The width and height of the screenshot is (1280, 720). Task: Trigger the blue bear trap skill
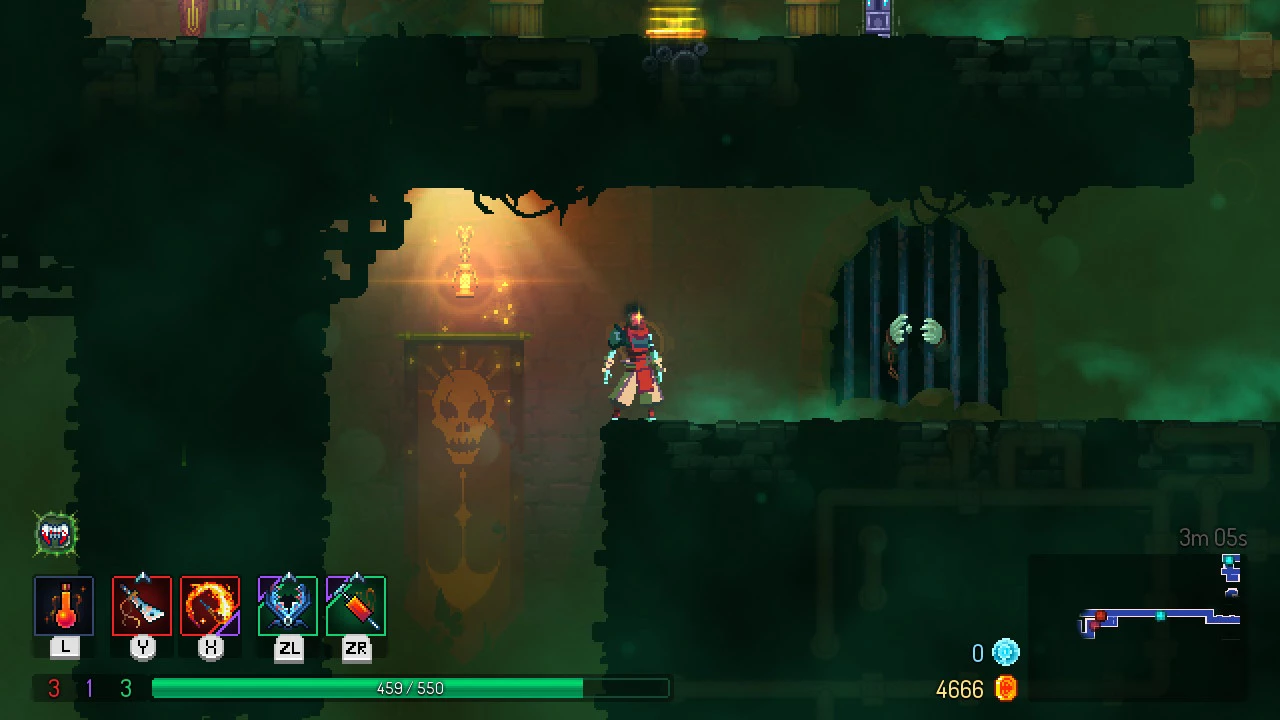click(288, 606)
